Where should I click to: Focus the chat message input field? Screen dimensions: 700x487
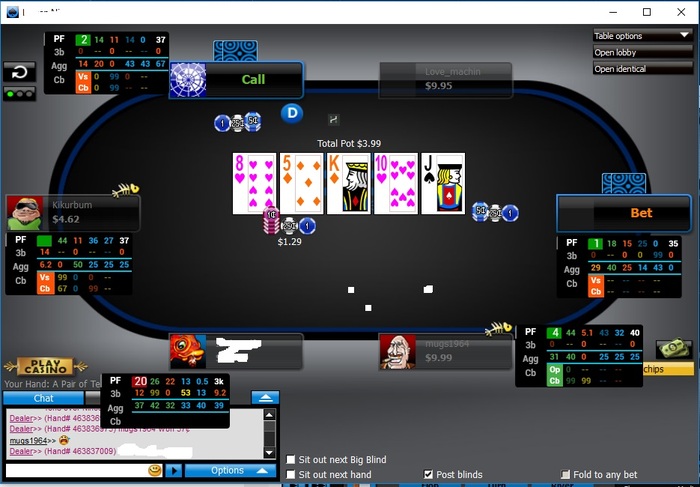pos(75,470)
